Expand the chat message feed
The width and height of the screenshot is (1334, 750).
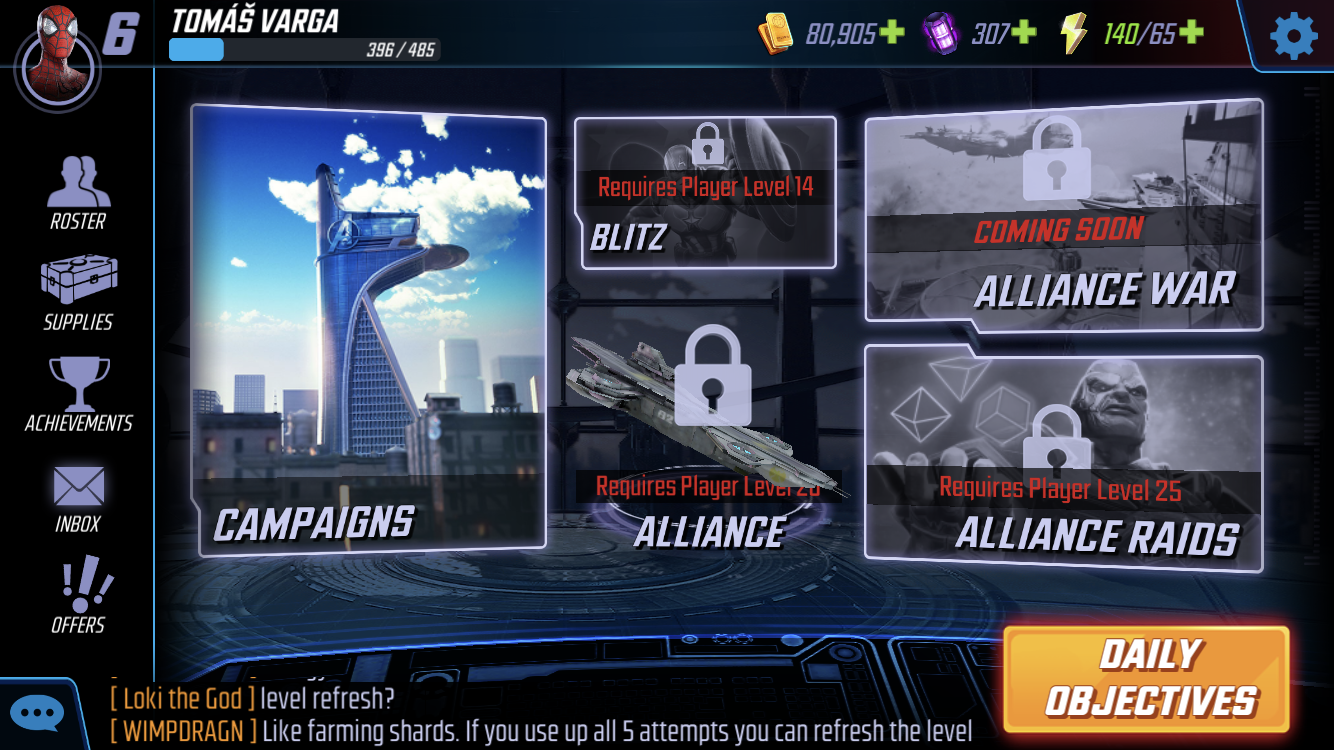[x=540, y=714]
